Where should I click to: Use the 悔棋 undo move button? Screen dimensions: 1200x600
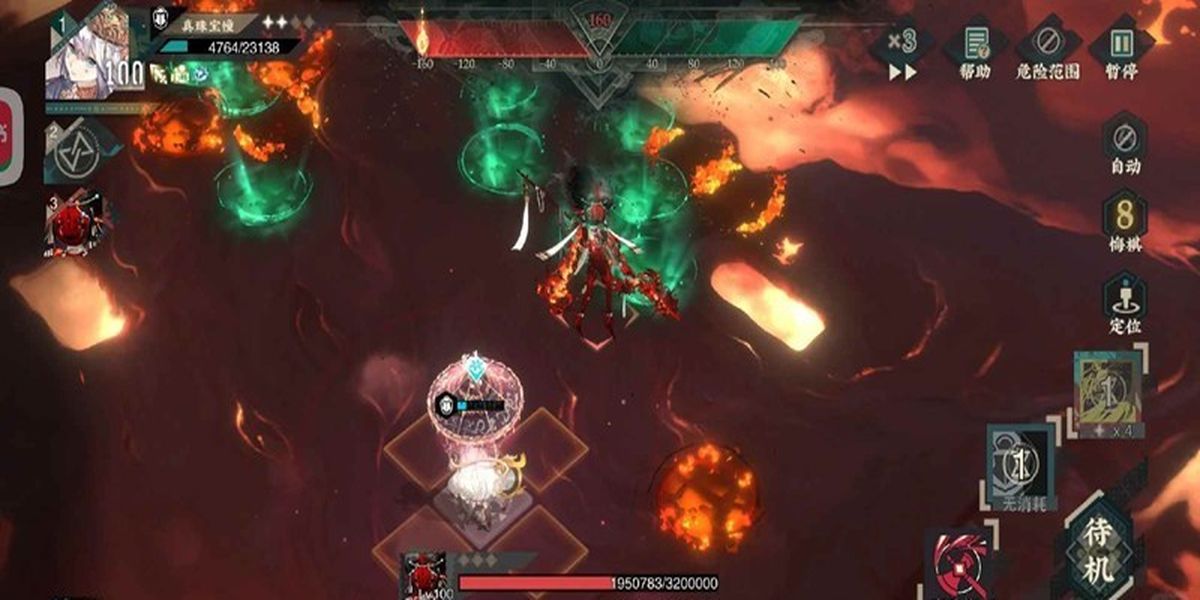pos(1125,225)
